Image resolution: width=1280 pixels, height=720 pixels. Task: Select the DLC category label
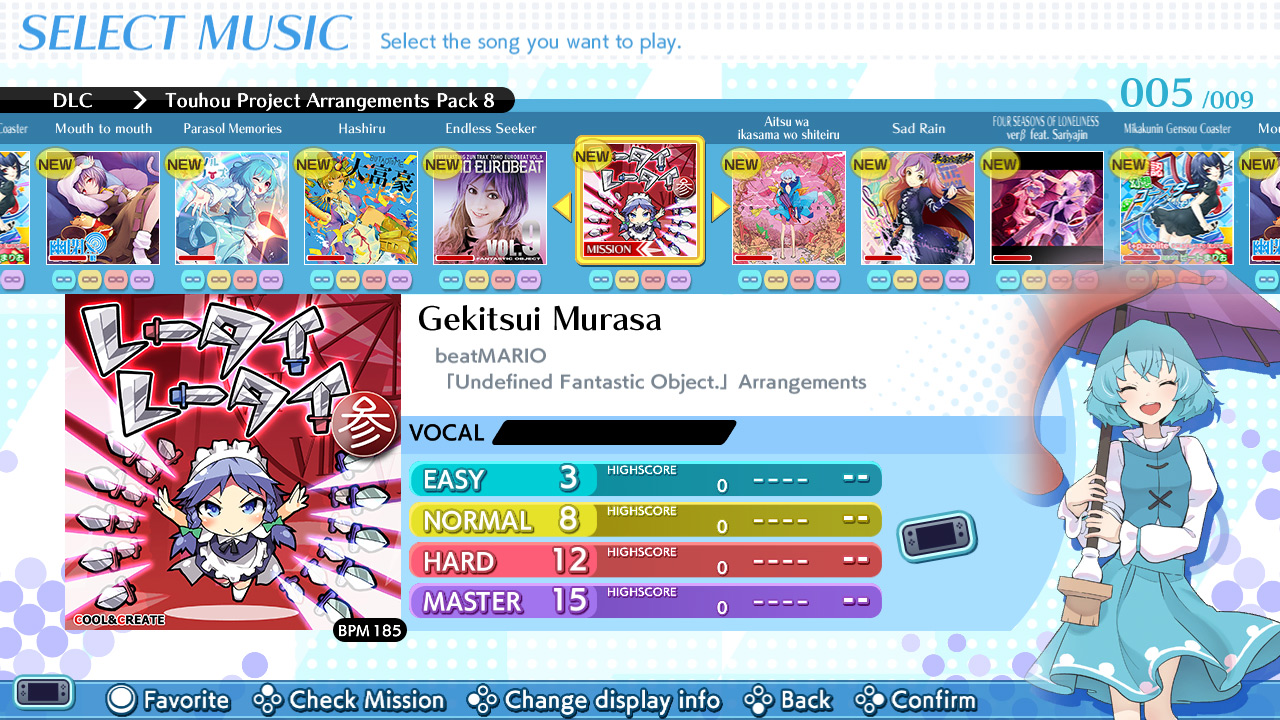click(71, 100)
